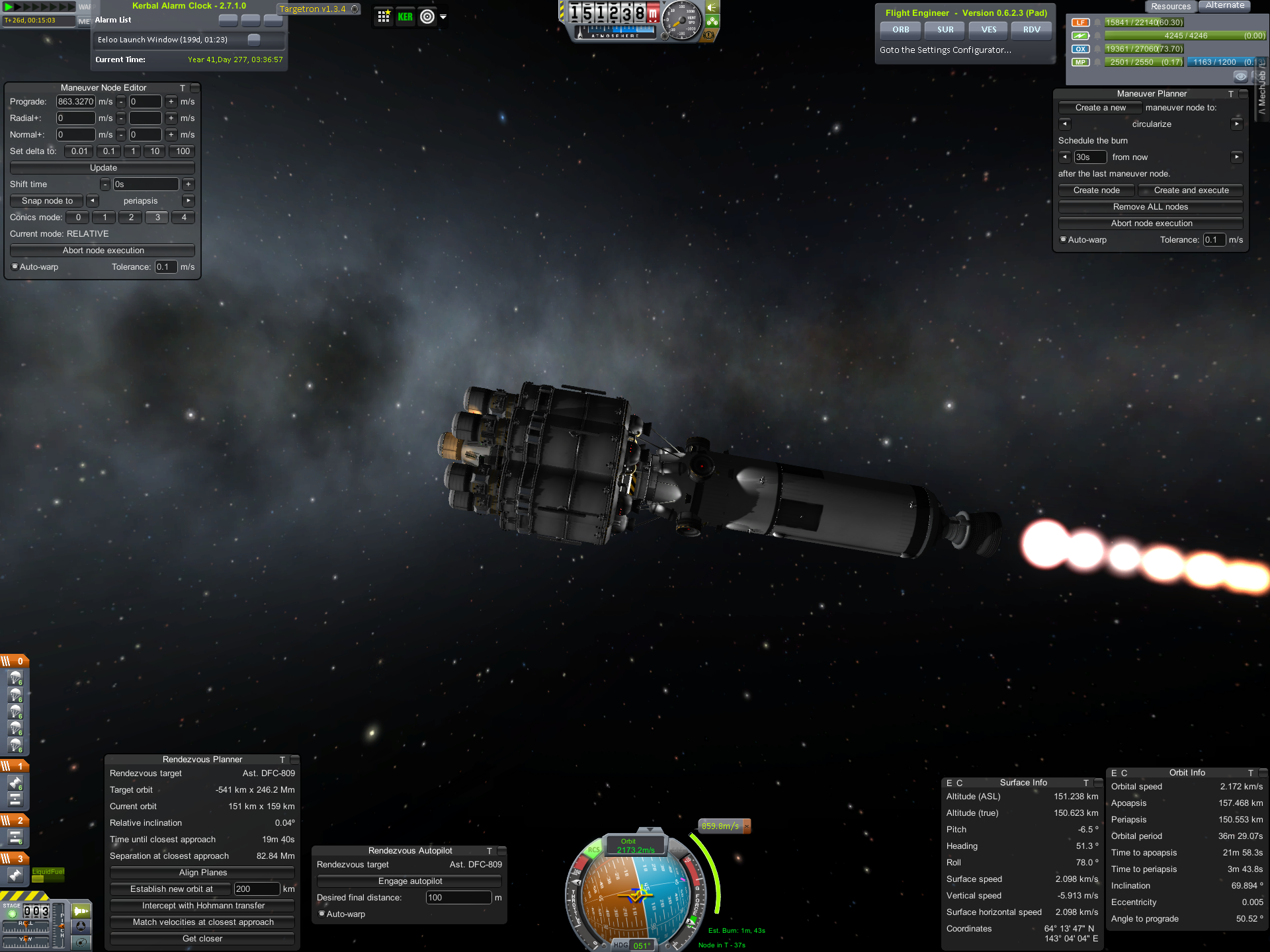Plan an intercept with Hohmann transfer
The image size is (1270, 952).
click(x=202, y=906)
